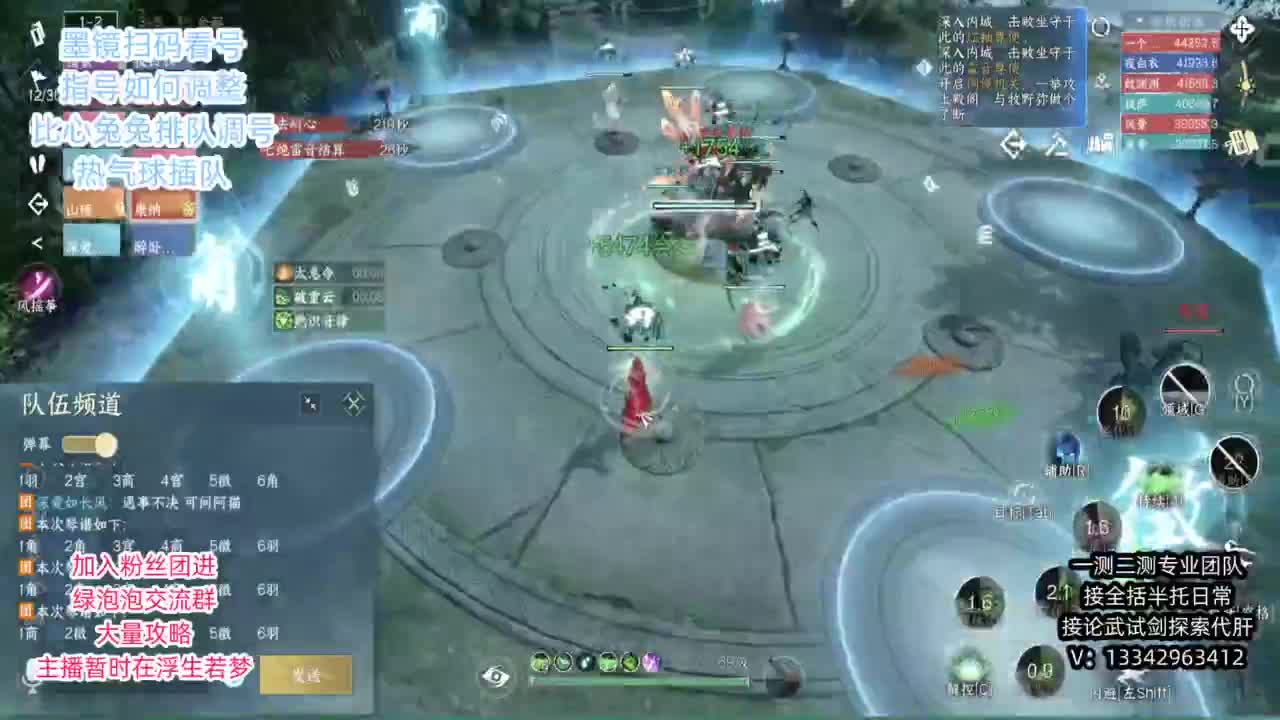Collapse the left panel via the chevron arrow
The height and width of the screenshot is (720, 1280).
coord(38,243)
